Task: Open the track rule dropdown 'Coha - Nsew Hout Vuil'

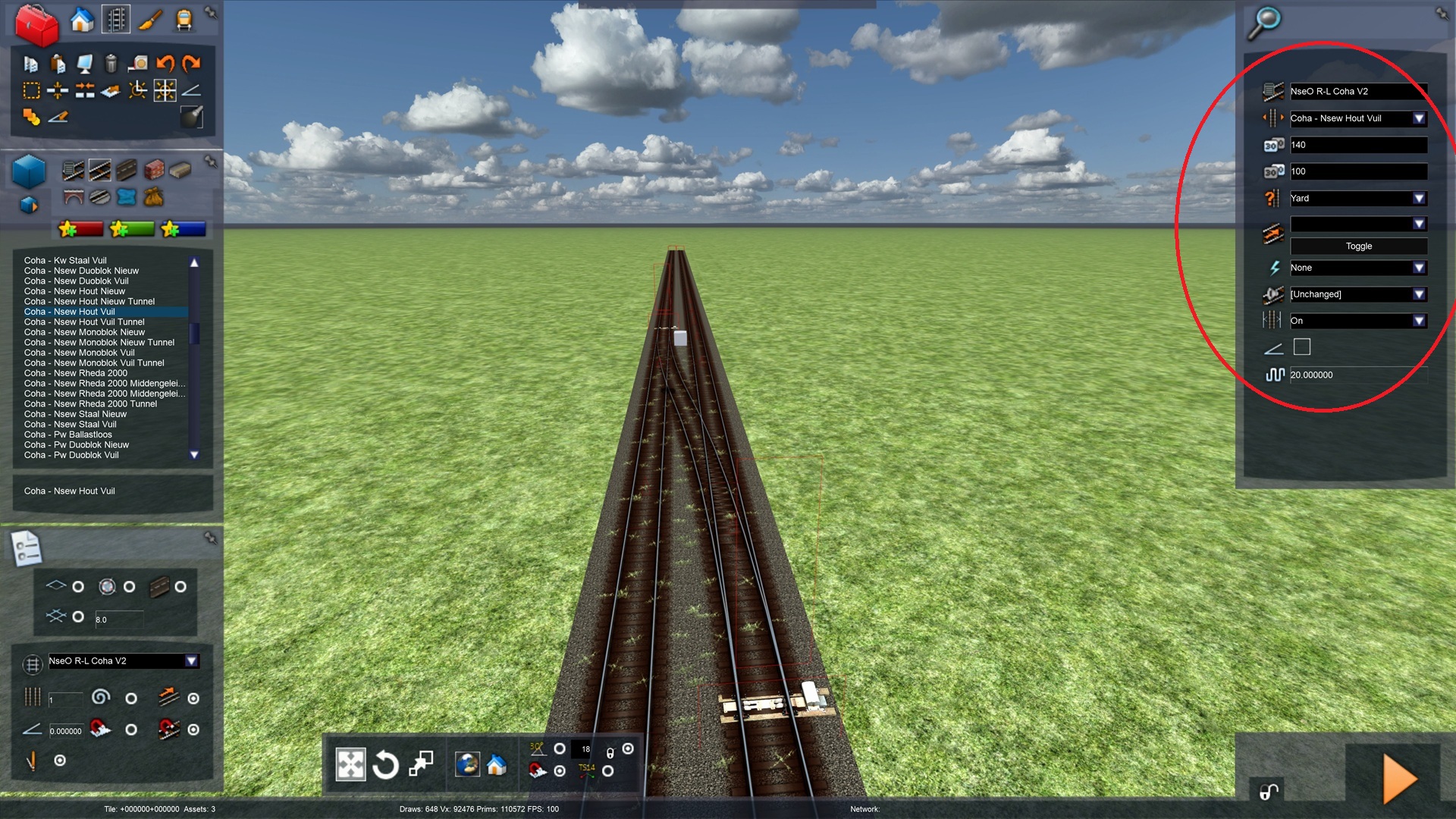Action: (1419, 118)
